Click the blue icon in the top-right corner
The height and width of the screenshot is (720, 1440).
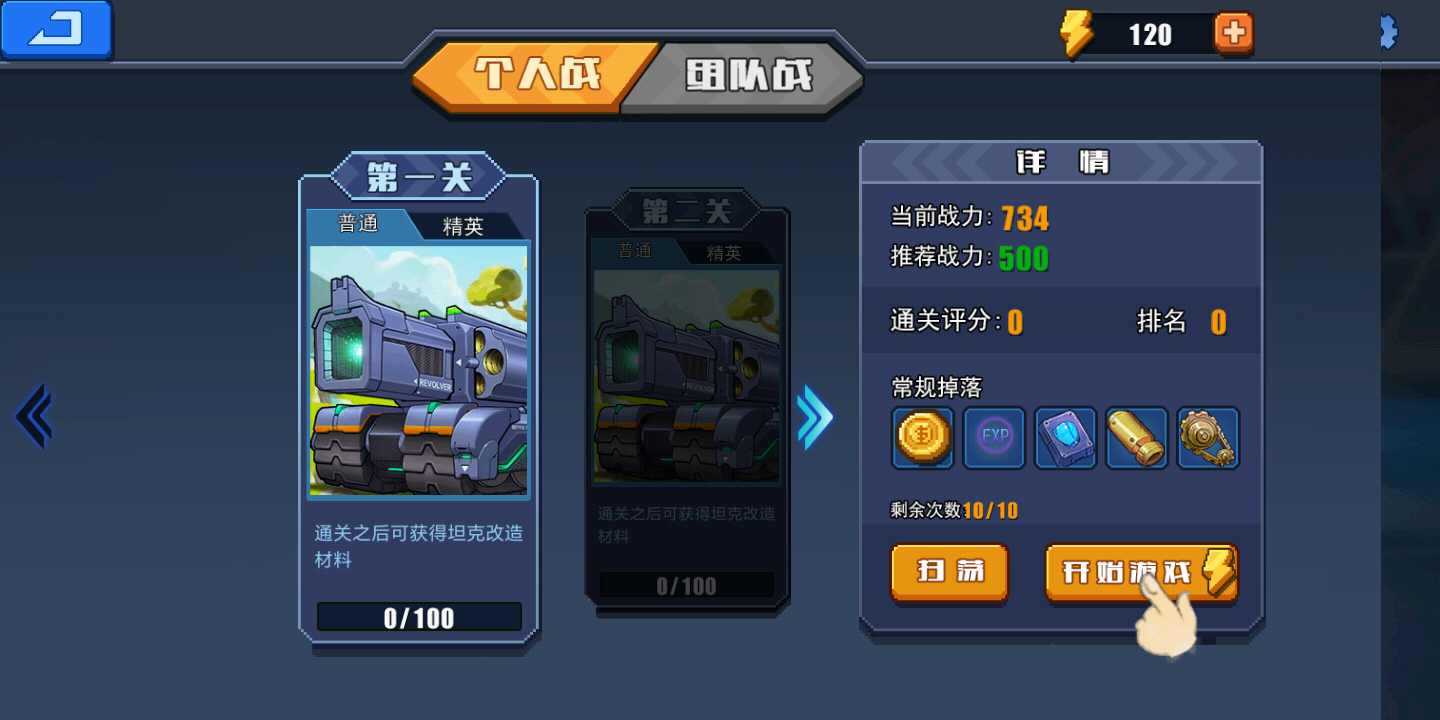pos(1388,32)
